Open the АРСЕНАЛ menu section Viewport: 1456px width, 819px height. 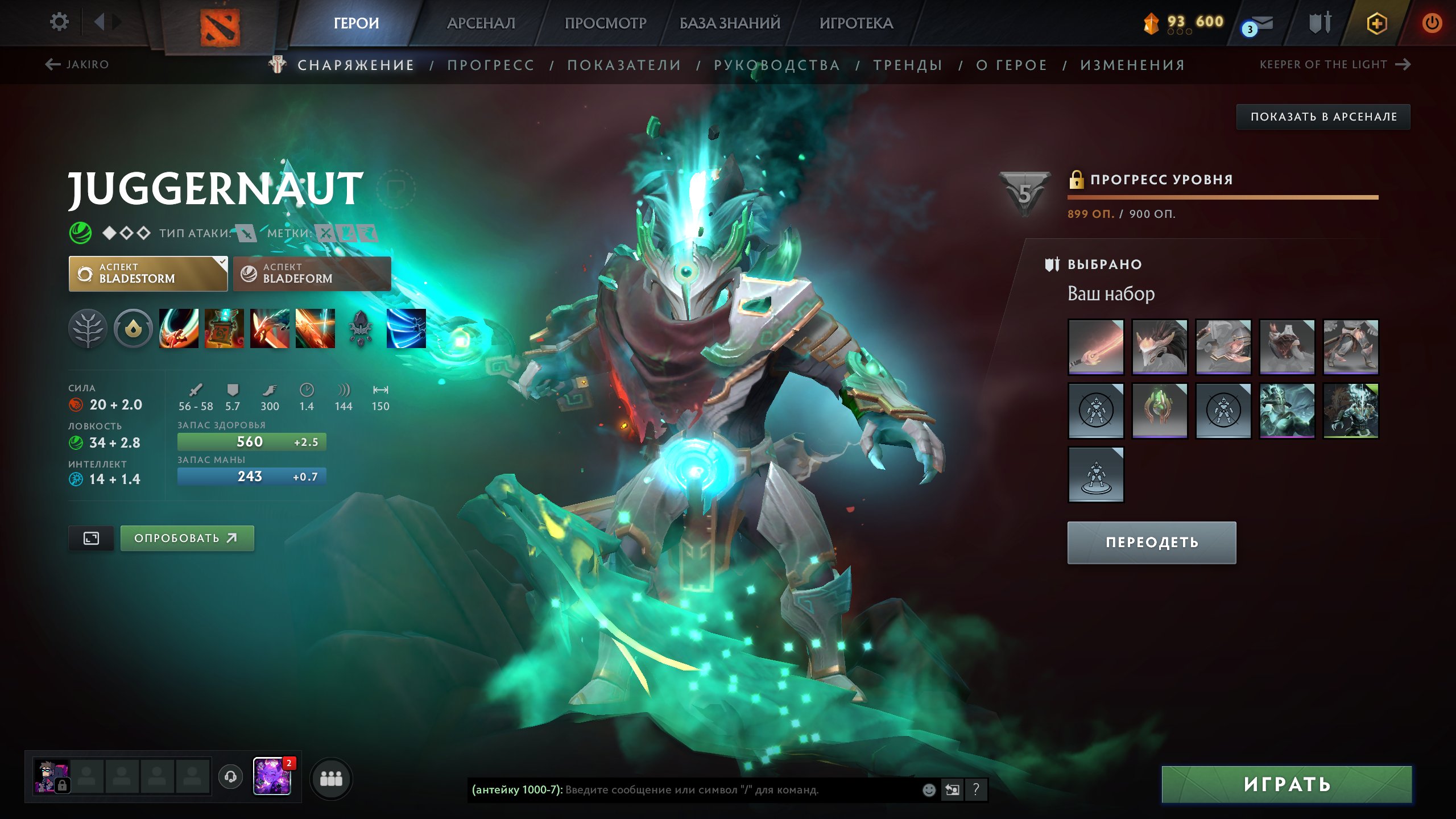(481, 23)
